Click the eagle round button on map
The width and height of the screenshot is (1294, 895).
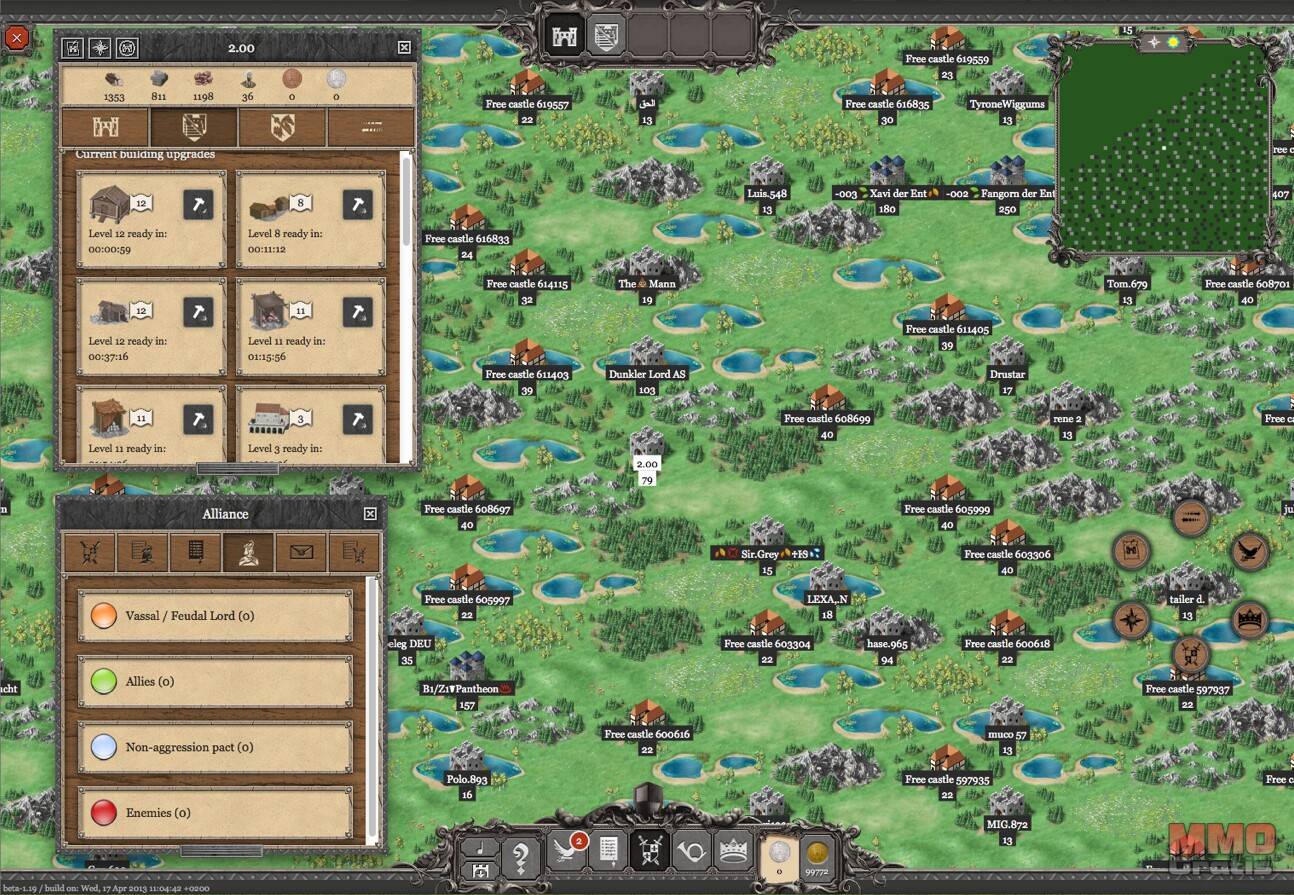click(x=1249, y=552)
